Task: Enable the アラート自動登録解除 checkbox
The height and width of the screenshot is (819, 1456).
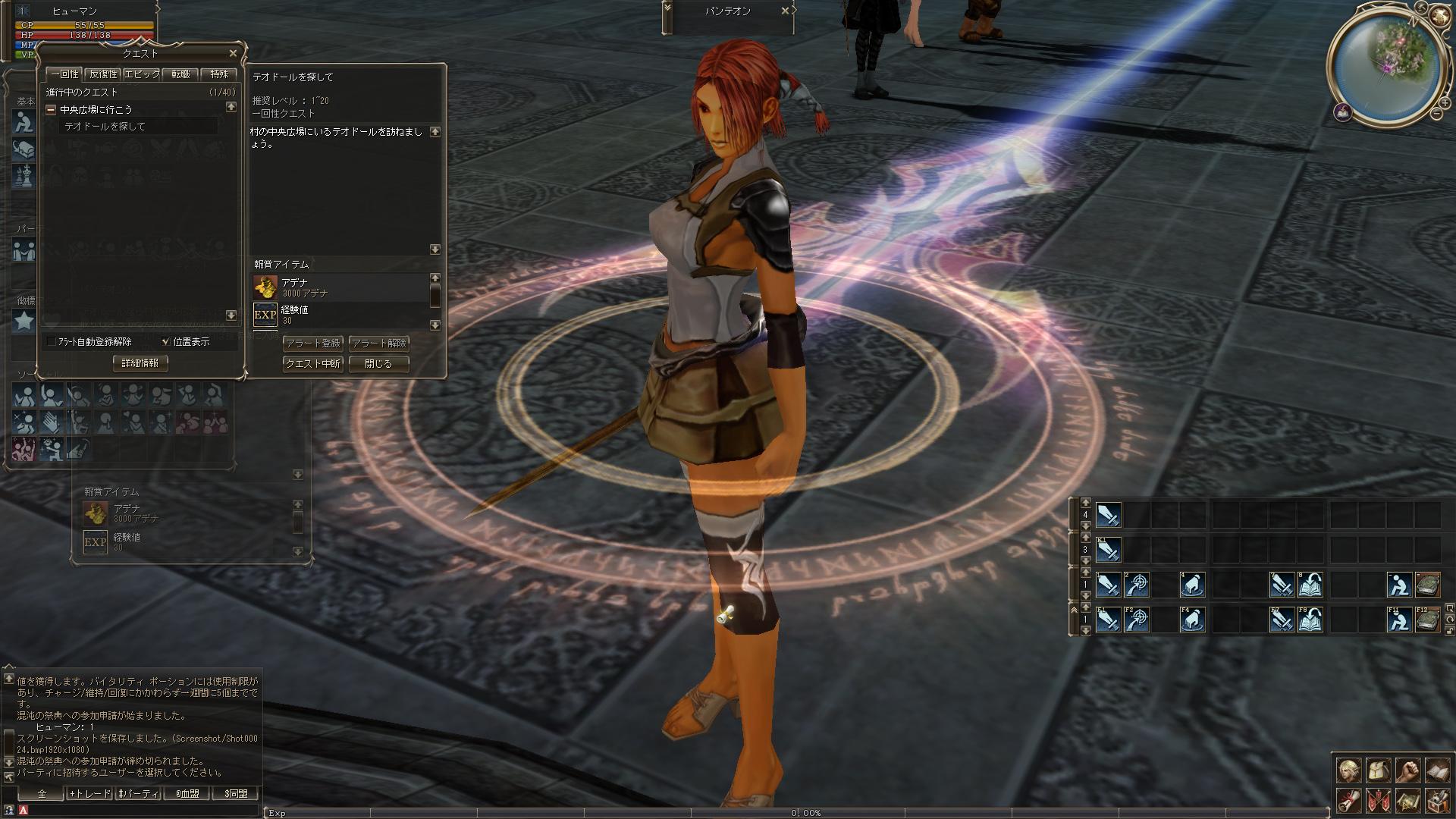Action: 52,342
